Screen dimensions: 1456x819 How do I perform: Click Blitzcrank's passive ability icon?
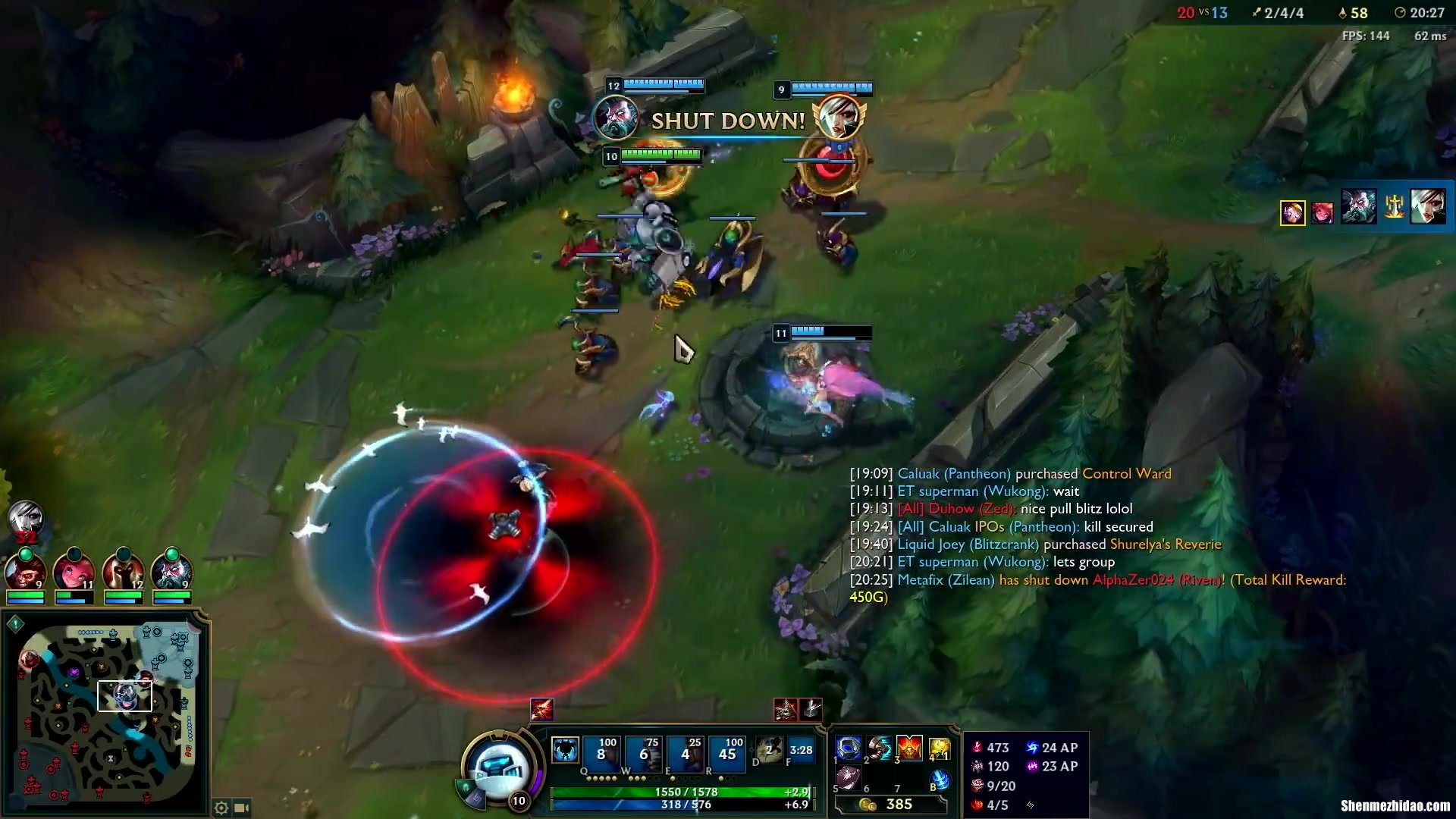click(x=564, y=751)
